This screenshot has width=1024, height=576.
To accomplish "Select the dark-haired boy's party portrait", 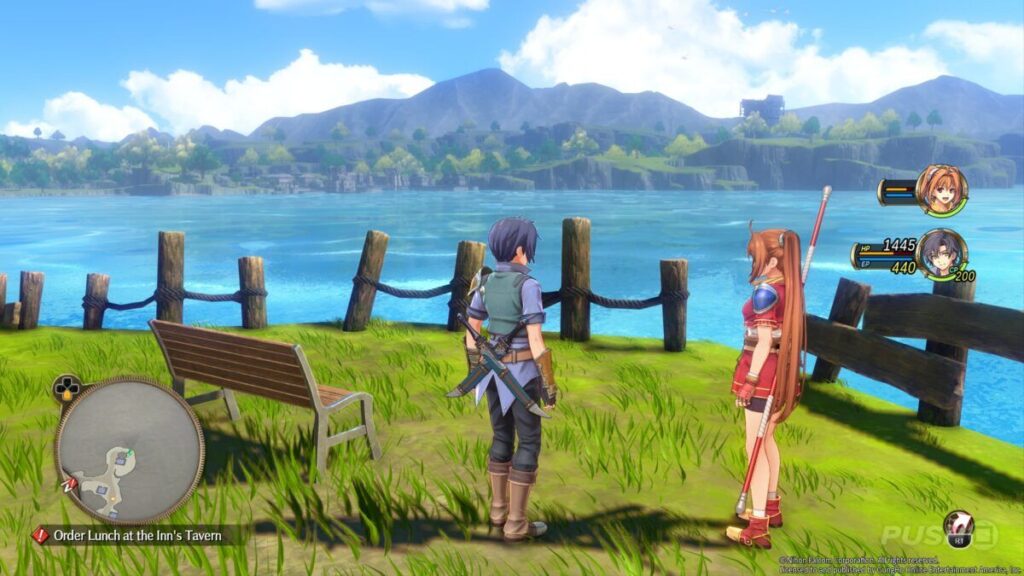I will 940,253.
